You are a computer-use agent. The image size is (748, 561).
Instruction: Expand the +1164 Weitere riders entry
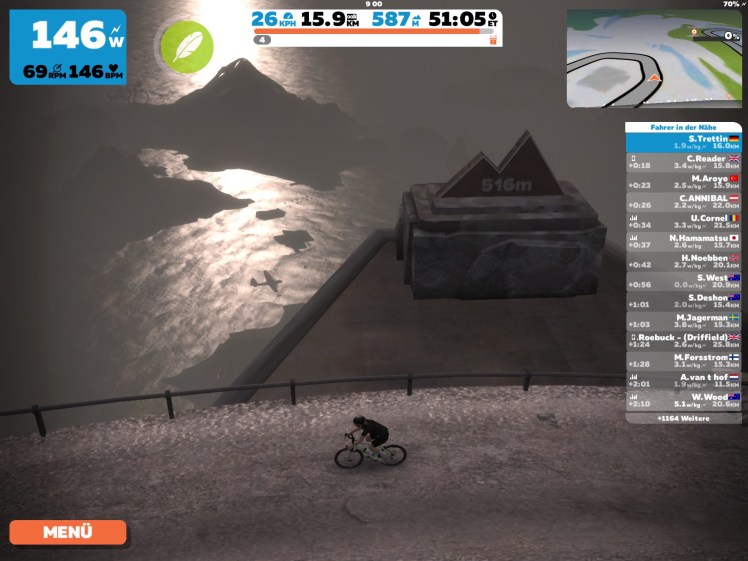[x=683, y=418]
